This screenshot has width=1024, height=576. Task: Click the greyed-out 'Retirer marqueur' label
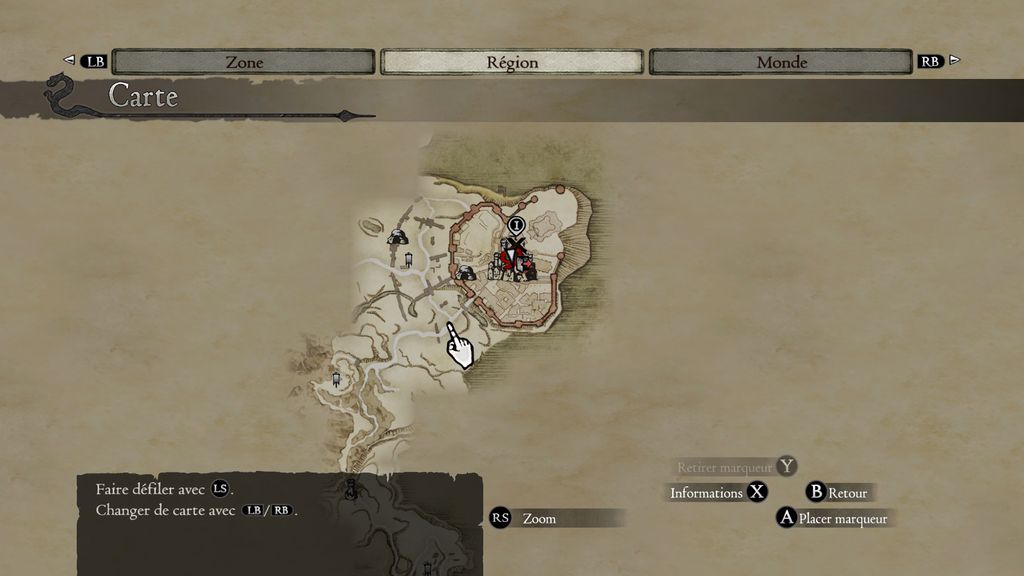724,467
